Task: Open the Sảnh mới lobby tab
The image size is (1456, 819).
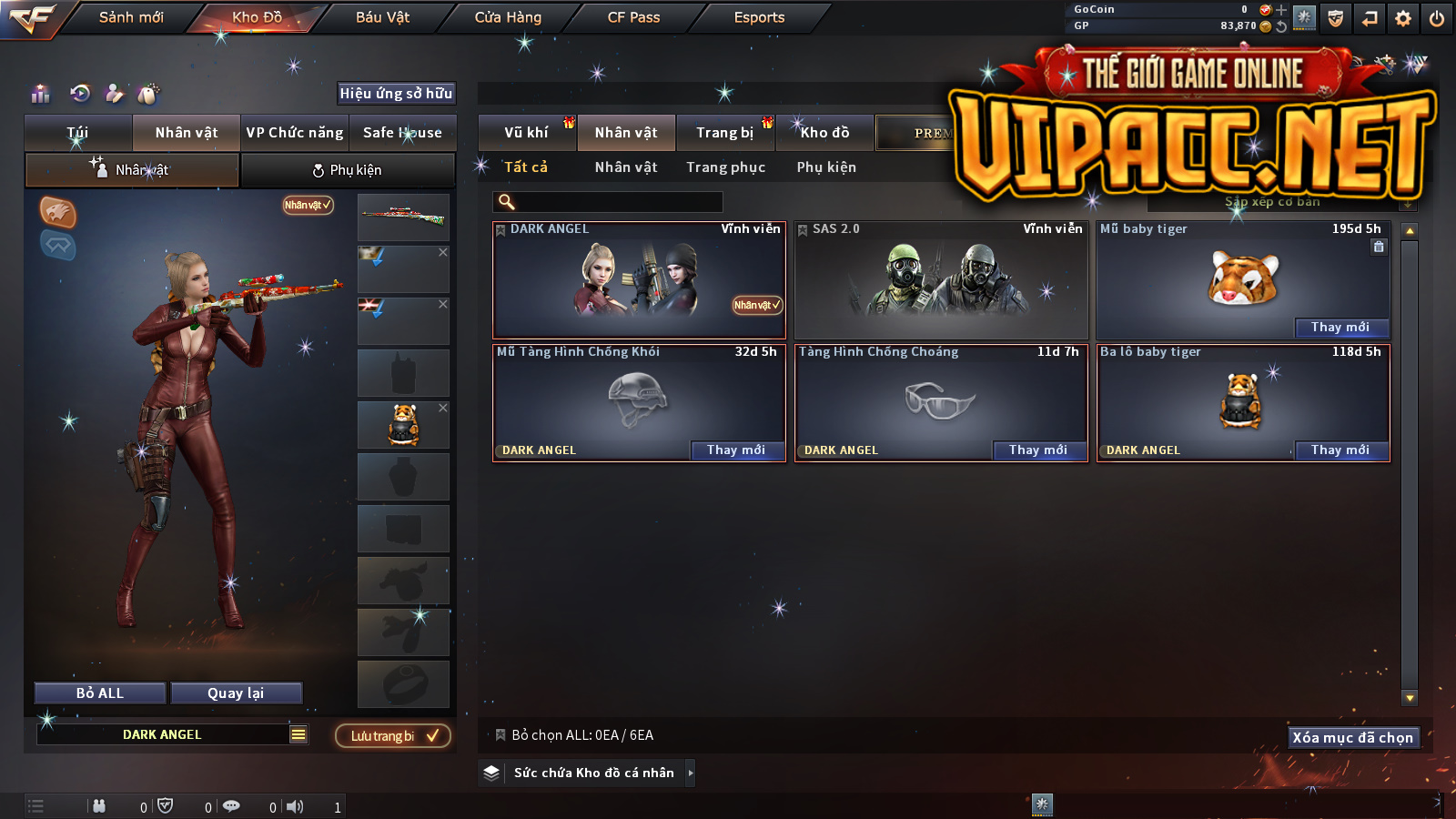Action: point(131,17)
